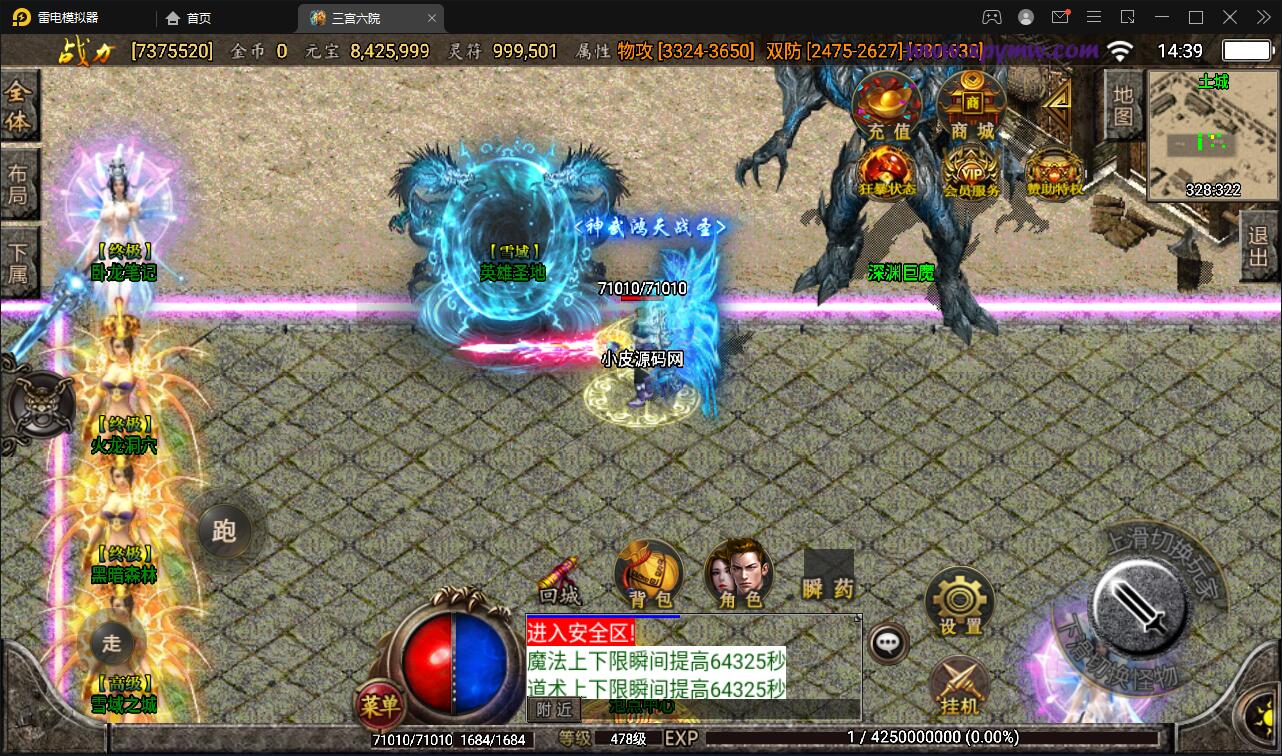Close the 三宫六院 emulator tab
This screenshot has width=1282, height=756.
pos(432,18)
